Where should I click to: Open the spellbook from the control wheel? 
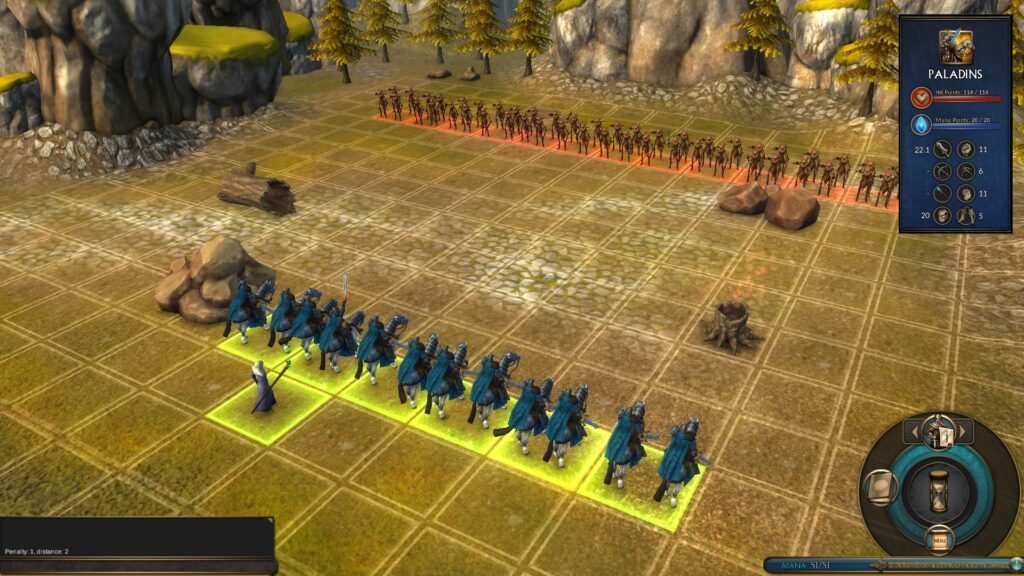(x=881, y=487)
